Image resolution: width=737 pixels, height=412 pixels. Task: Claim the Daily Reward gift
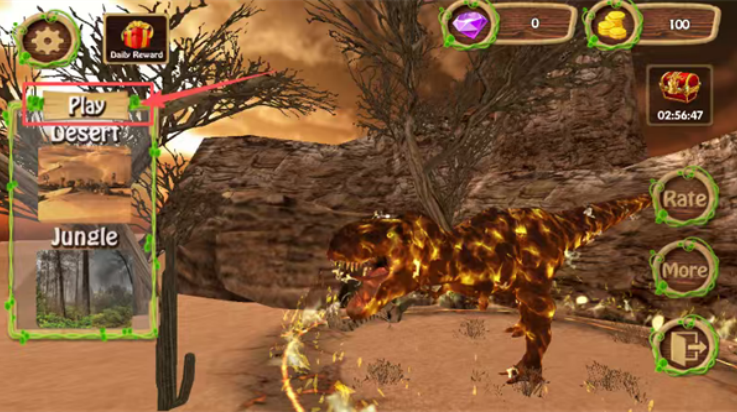point(135,39)
